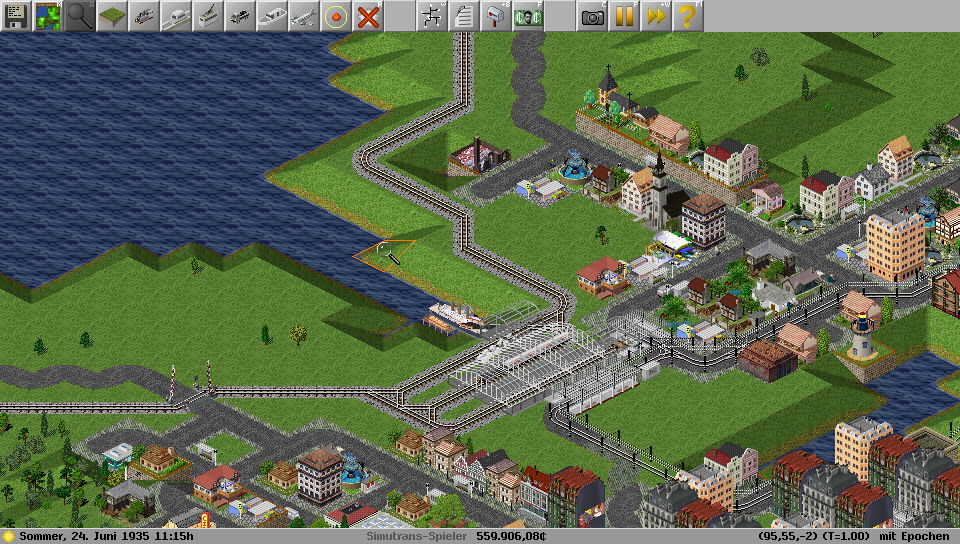The height and width of the screenshot is (544, 960).
Task: Open the airplane construction tools
Action: [304, 16]
